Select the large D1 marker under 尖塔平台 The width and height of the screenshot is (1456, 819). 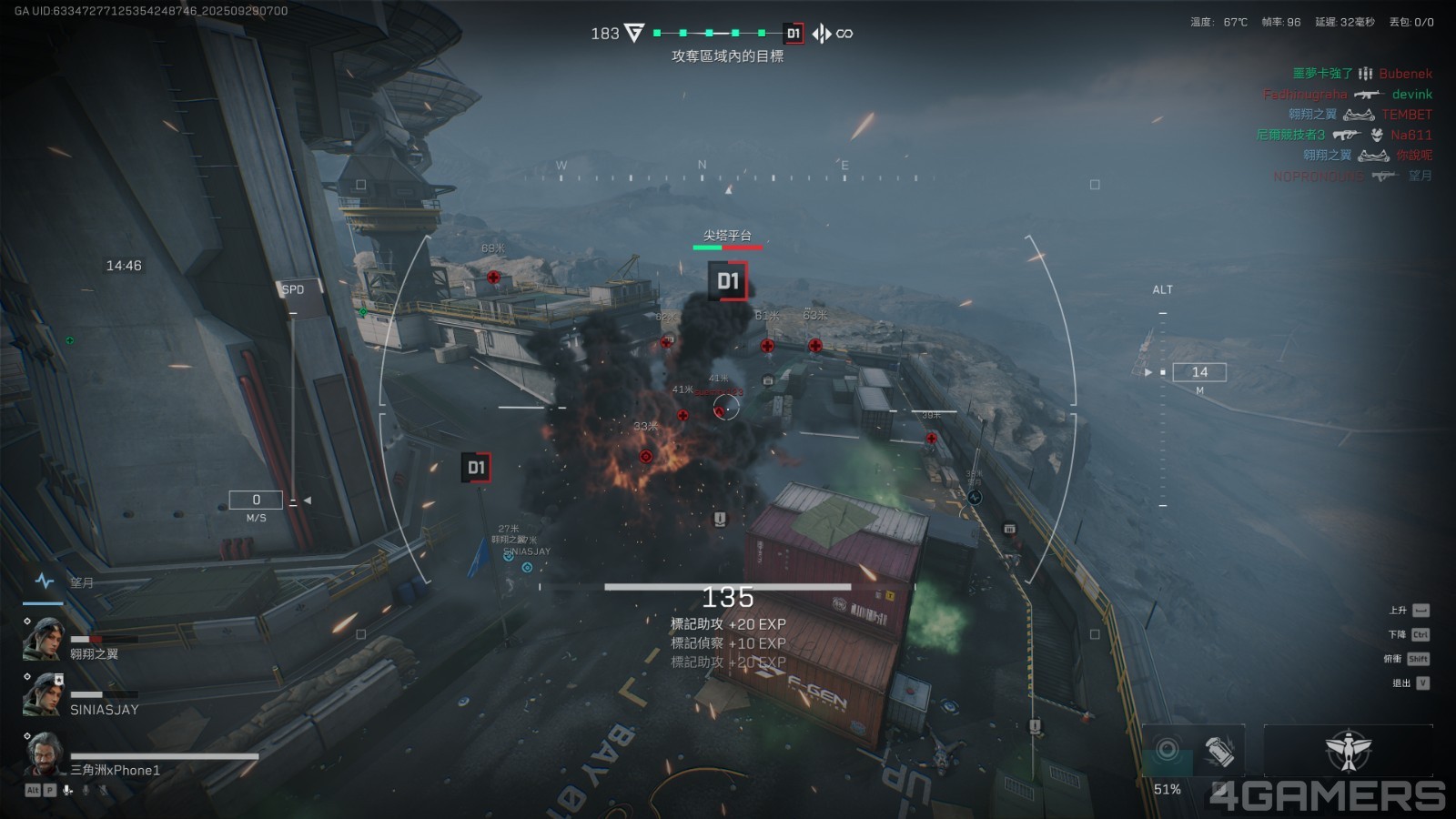click(727, 281)
